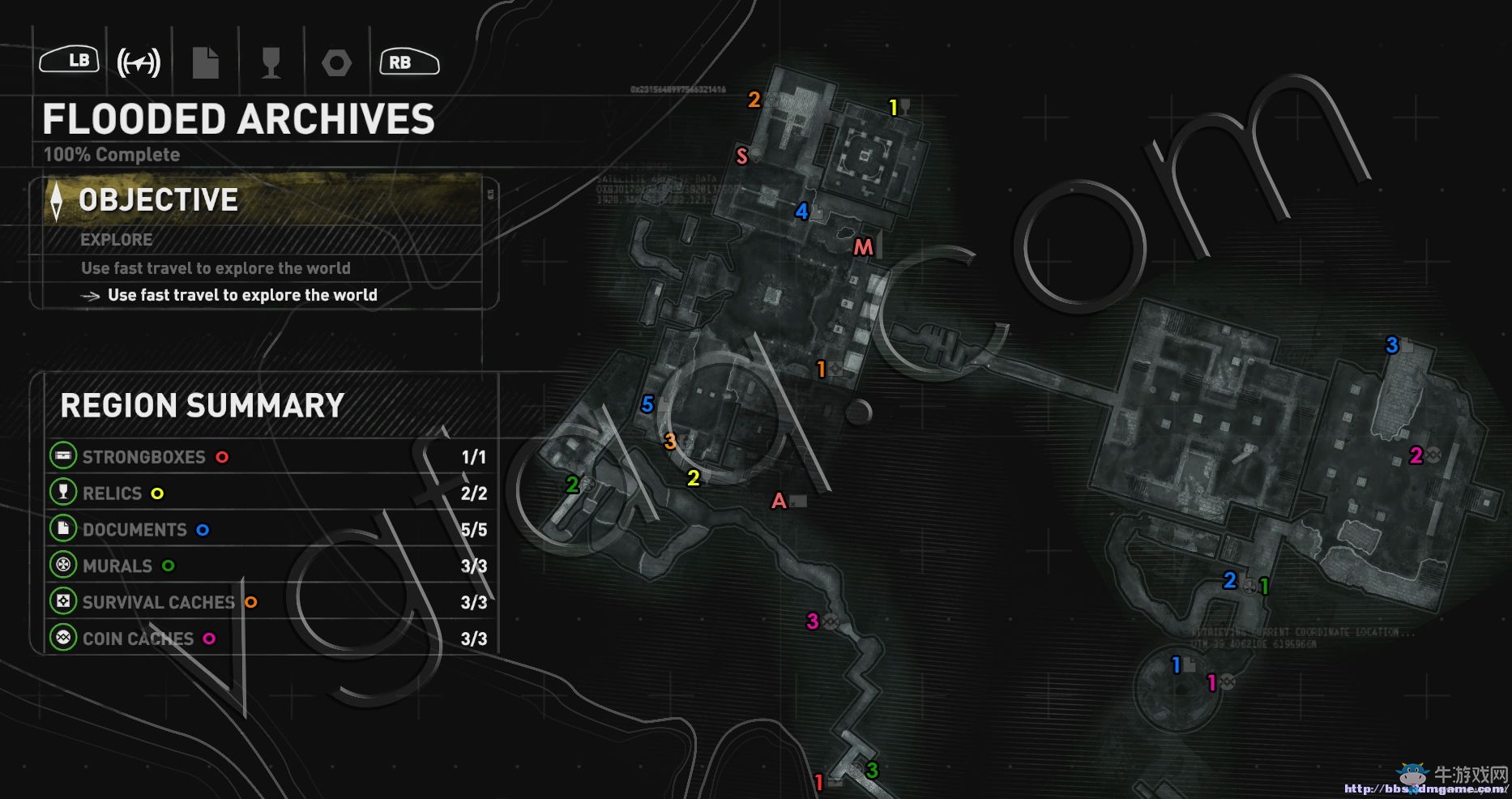Image resolution: width=1512 pixels, height=799 pixels.
Task: Select the hexagon nut tab
Action: point(336,62)
